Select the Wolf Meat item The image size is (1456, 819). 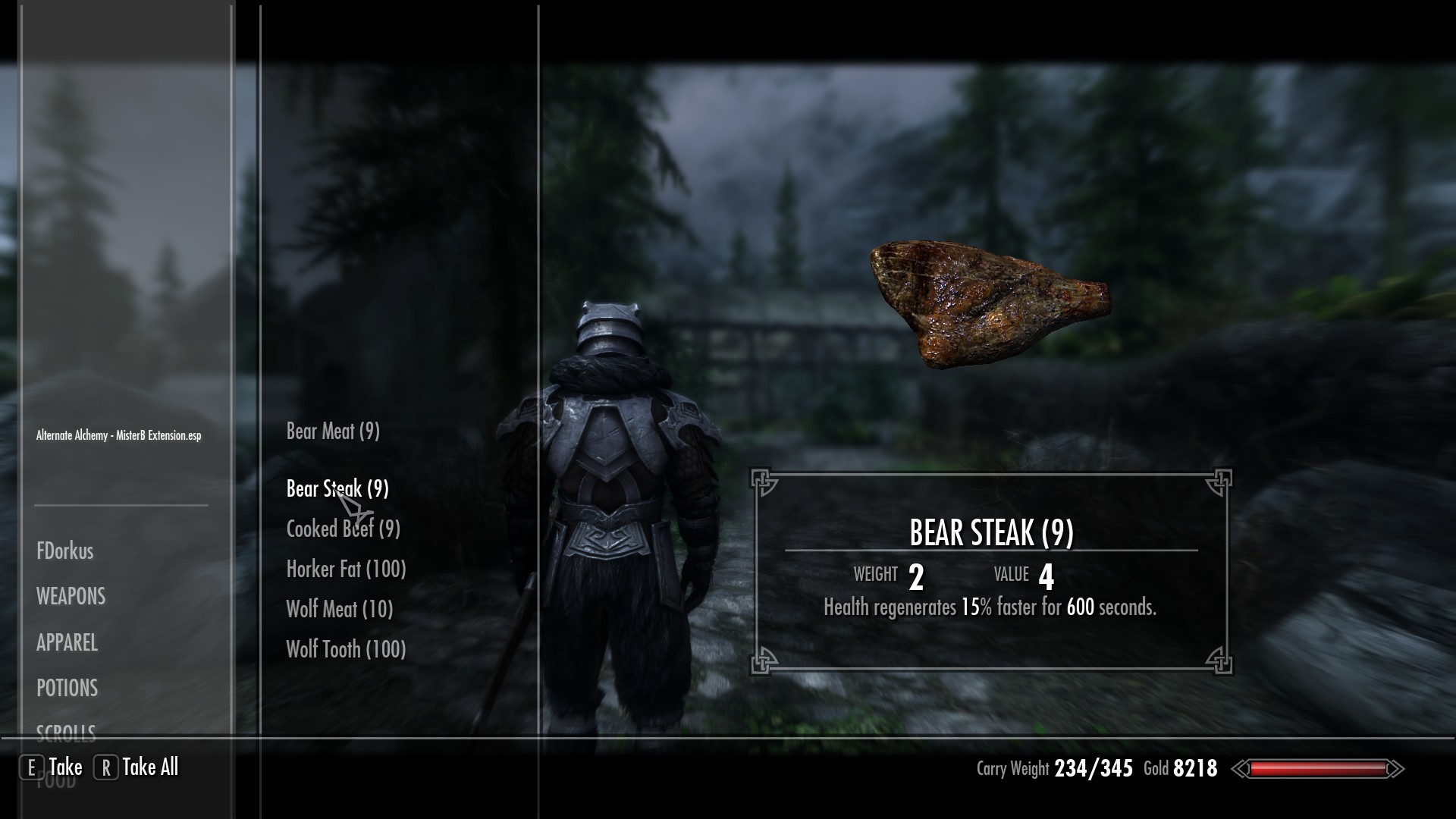(x=339, y=610)
